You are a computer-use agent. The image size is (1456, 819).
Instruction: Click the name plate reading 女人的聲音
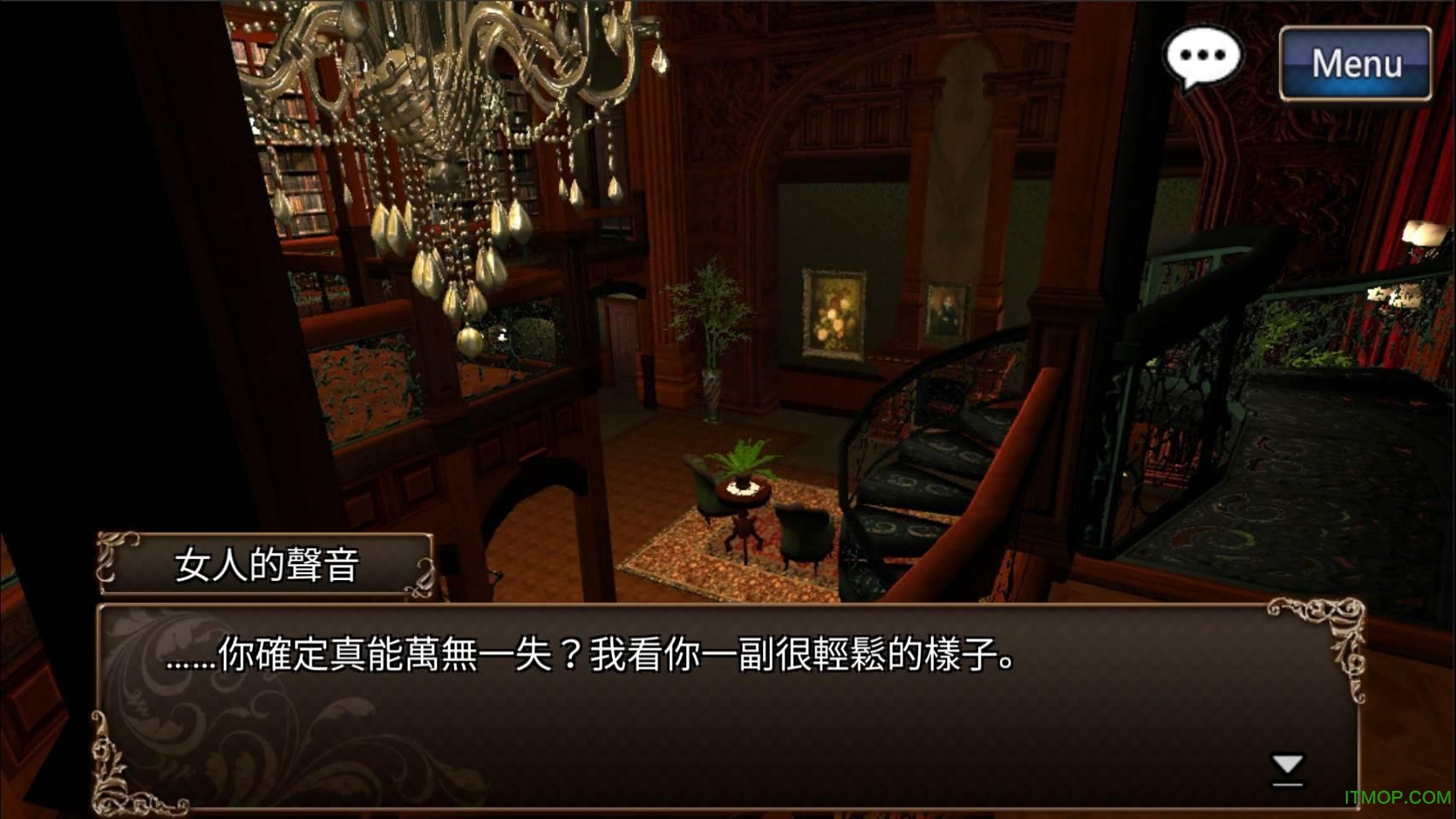(265, 561)
